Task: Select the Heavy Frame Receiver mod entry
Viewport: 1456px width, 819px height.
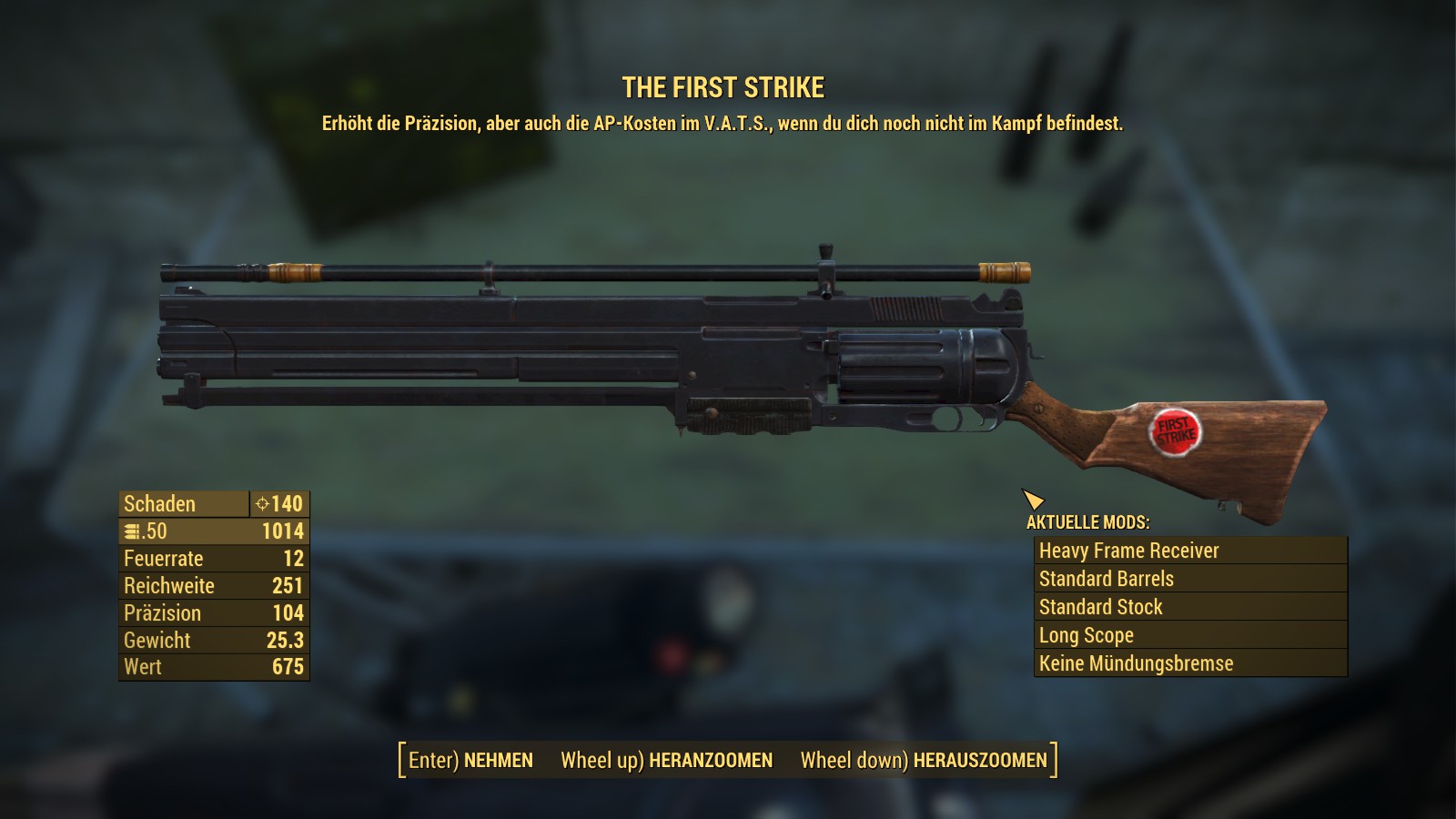Action: coord(1190,551)
